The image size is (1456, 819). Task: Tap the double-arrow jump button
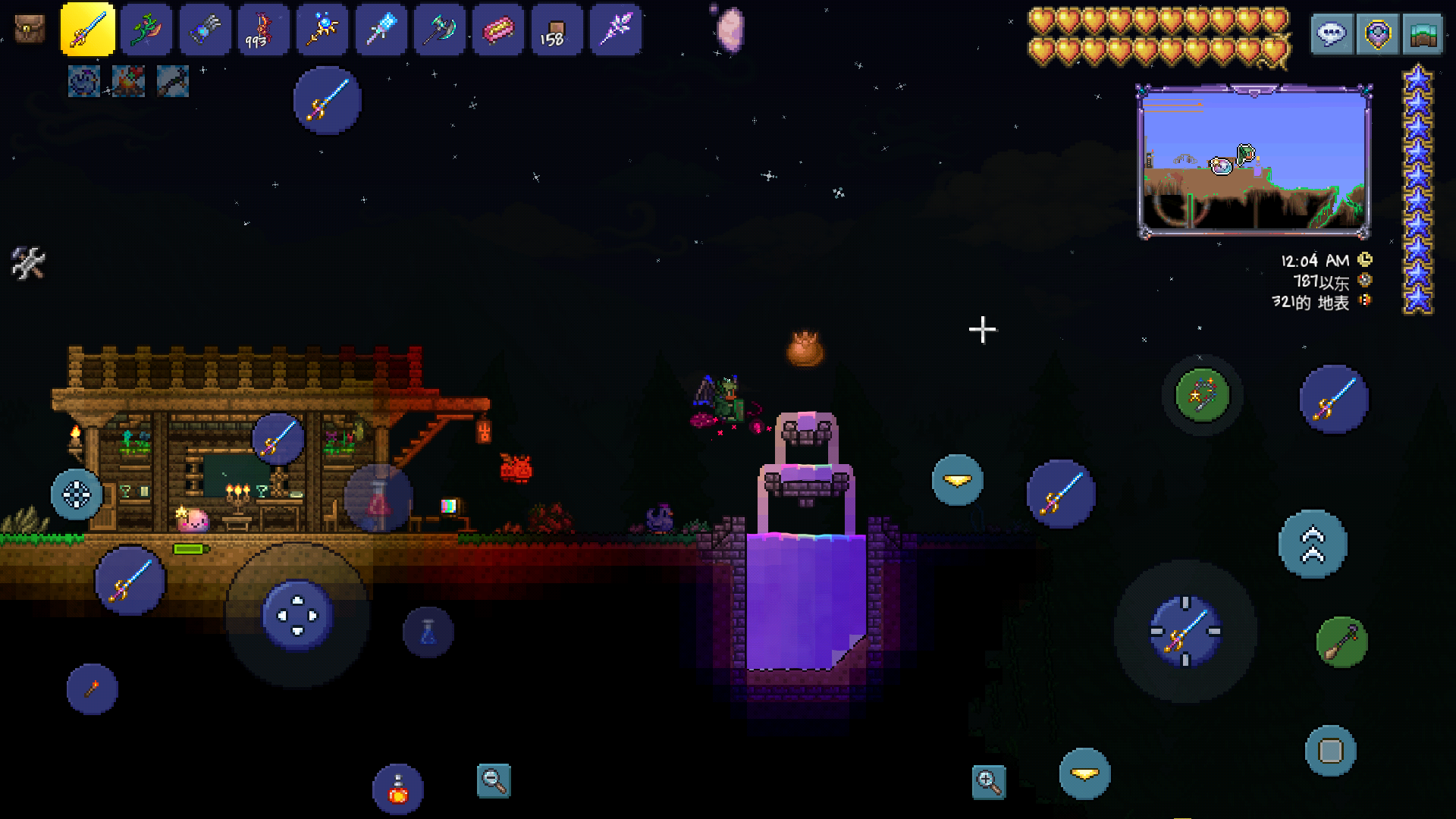click(1313, 544)
